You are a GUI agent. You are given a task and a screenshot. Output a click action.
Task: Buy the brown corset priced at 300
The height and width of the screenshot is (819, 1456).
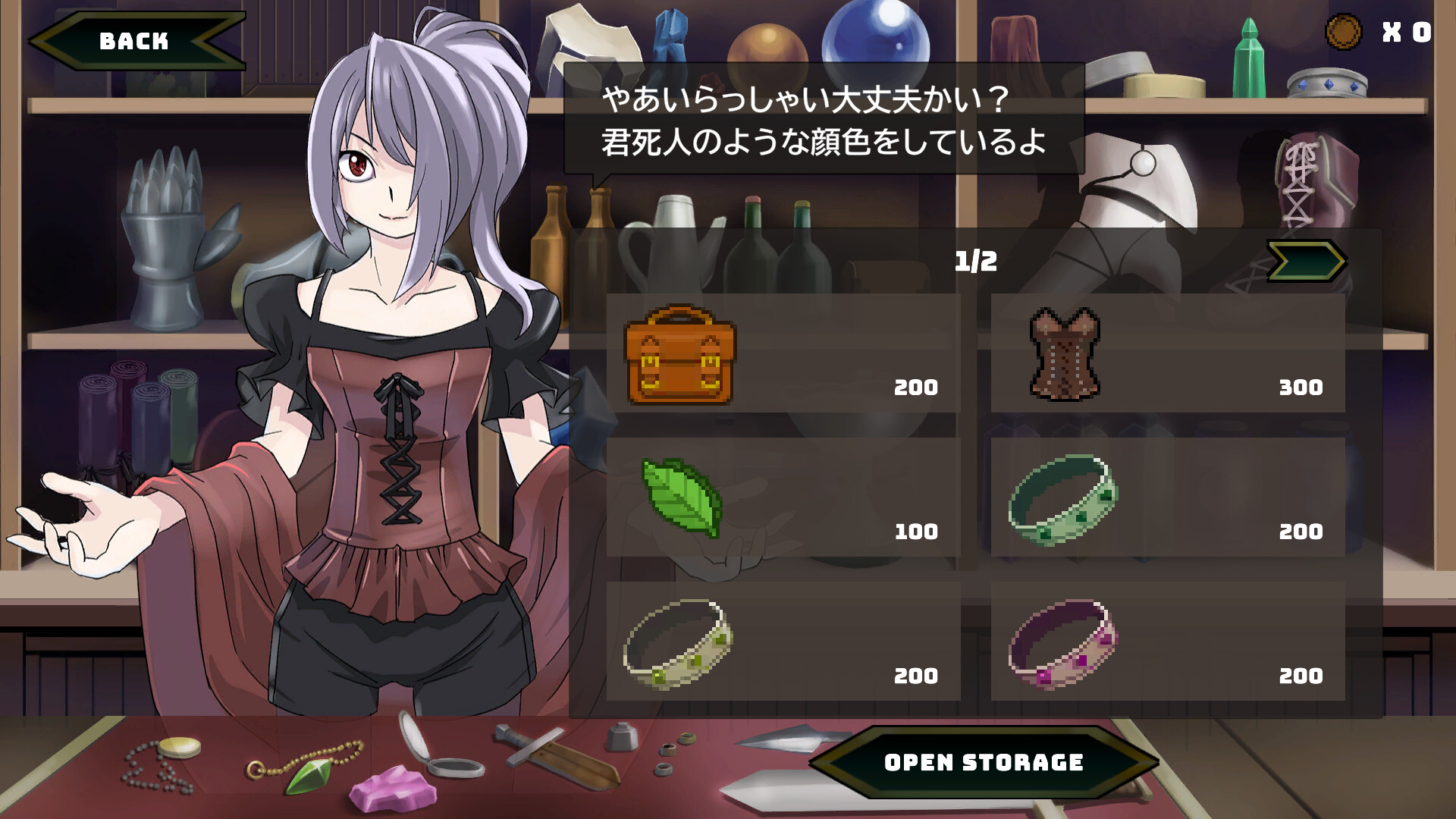pyautogui.click(x=1065, y=356)
